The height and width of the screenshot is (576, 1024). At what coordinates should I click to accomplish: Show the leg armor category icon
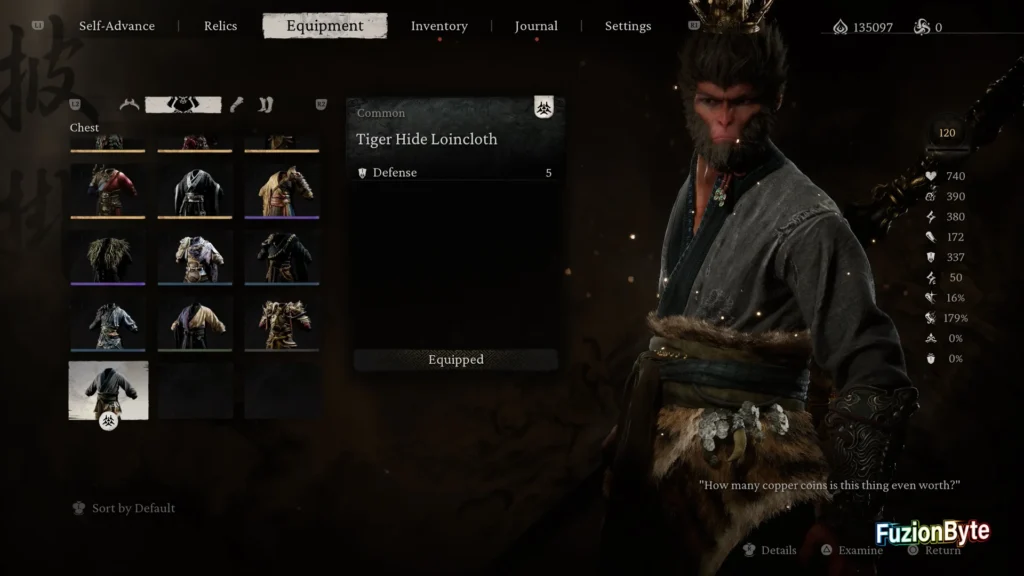point(265,104)
